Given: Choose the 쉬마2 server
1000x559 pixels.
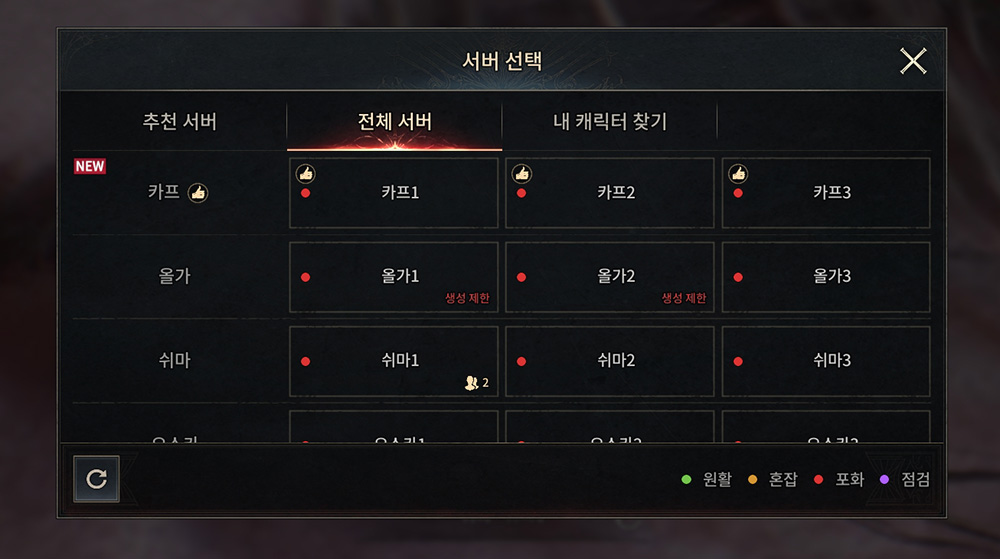Looking at the screenshot, I should pos(610,361).
